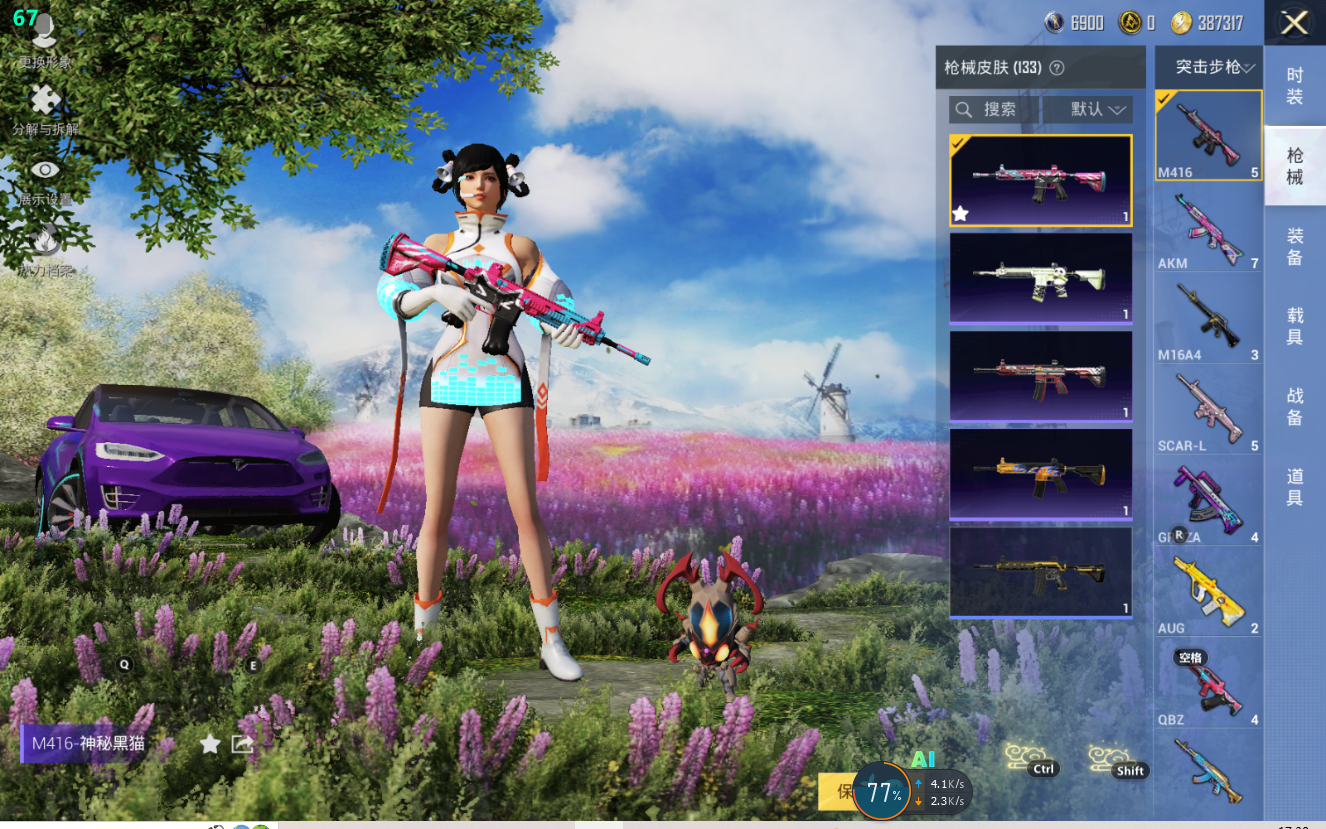Open the 战备 tab

(1295, 407)
